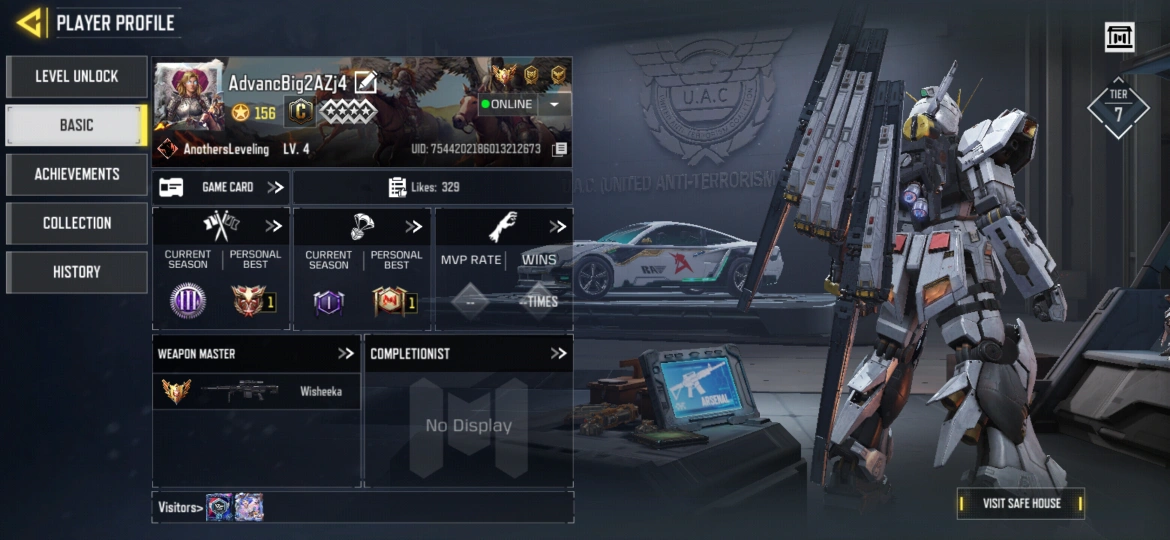Open the first visitor's avatar
This screenshot has height=540, width=1170.
coord(219,507)
